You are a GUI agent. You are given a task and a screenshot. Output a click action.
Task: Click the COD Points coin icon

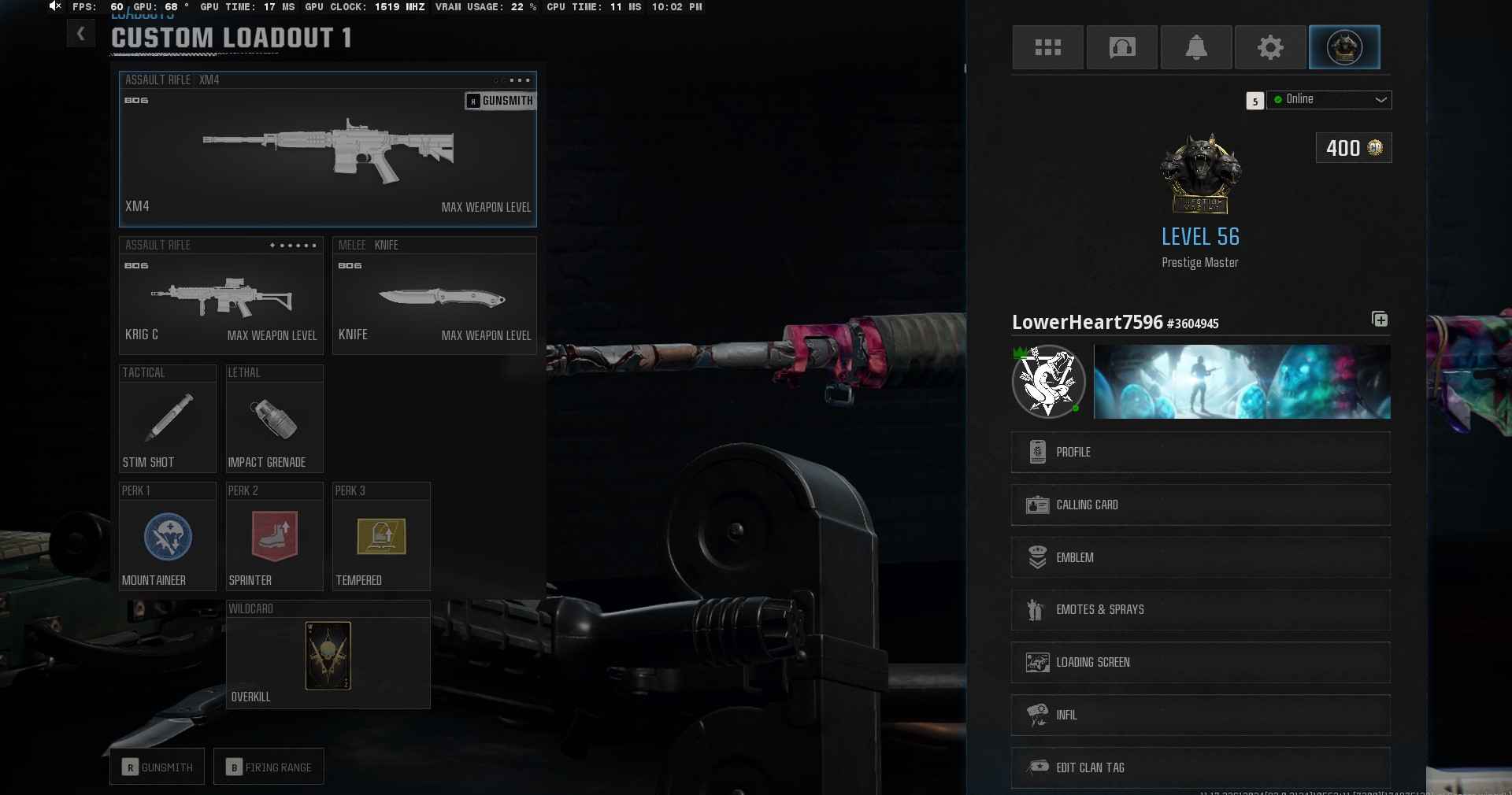pyautogui.click(x=1374, y=149)
